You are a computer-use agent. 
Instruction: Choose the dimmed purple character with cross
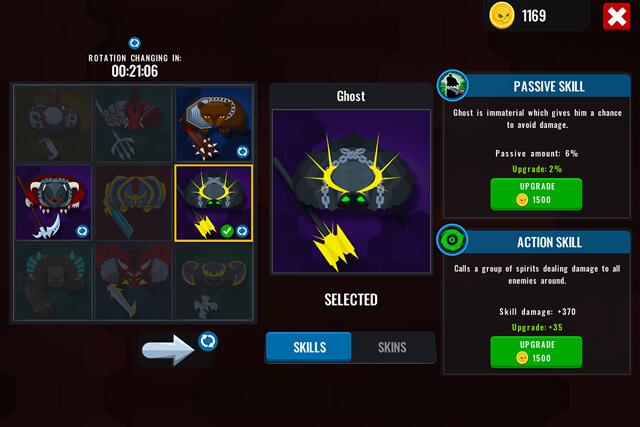[x=213, y=283]
